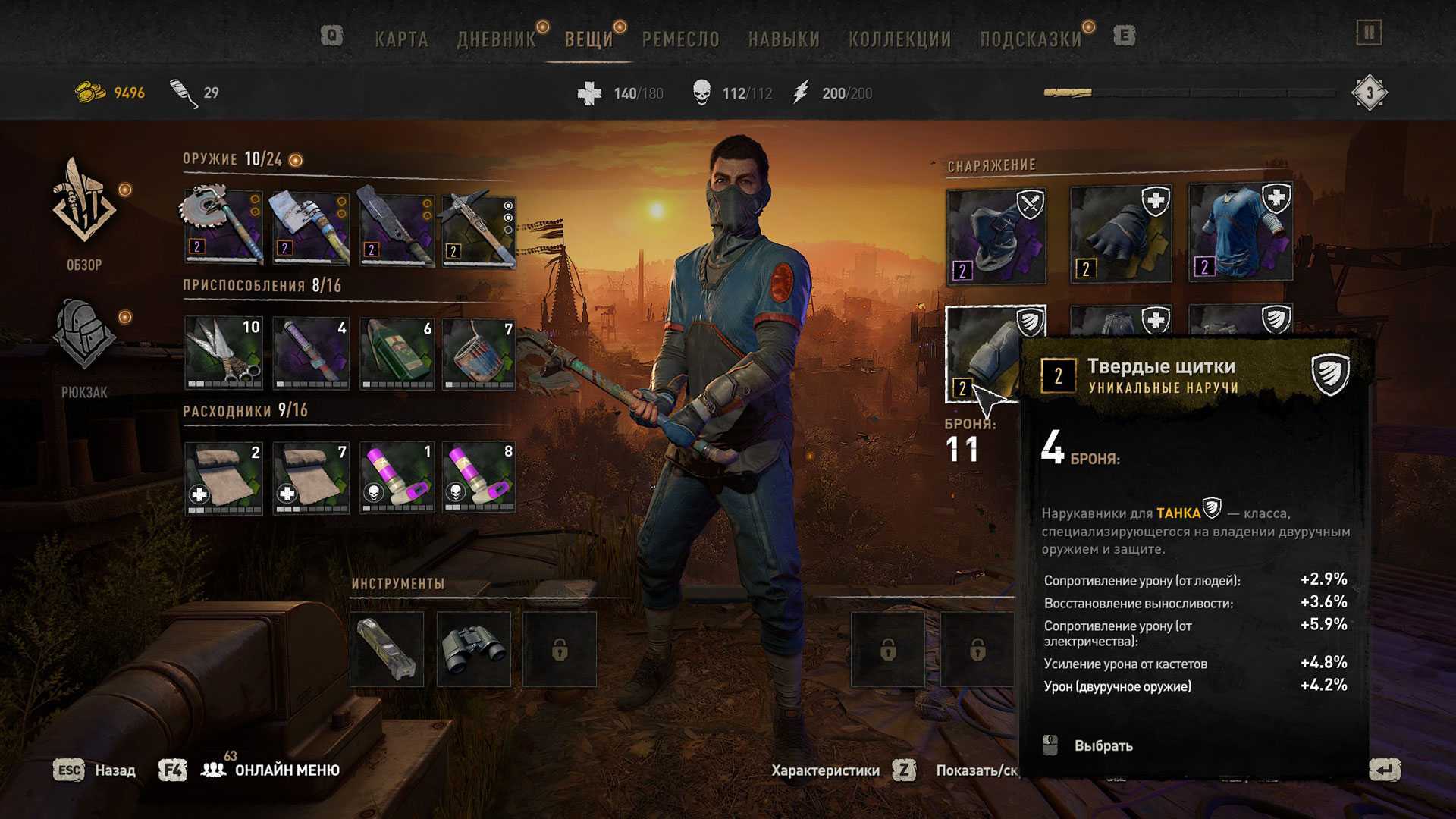Click the pause icon in top corner
This screenshot has width=1456, height=819.
click(1369, 33)
